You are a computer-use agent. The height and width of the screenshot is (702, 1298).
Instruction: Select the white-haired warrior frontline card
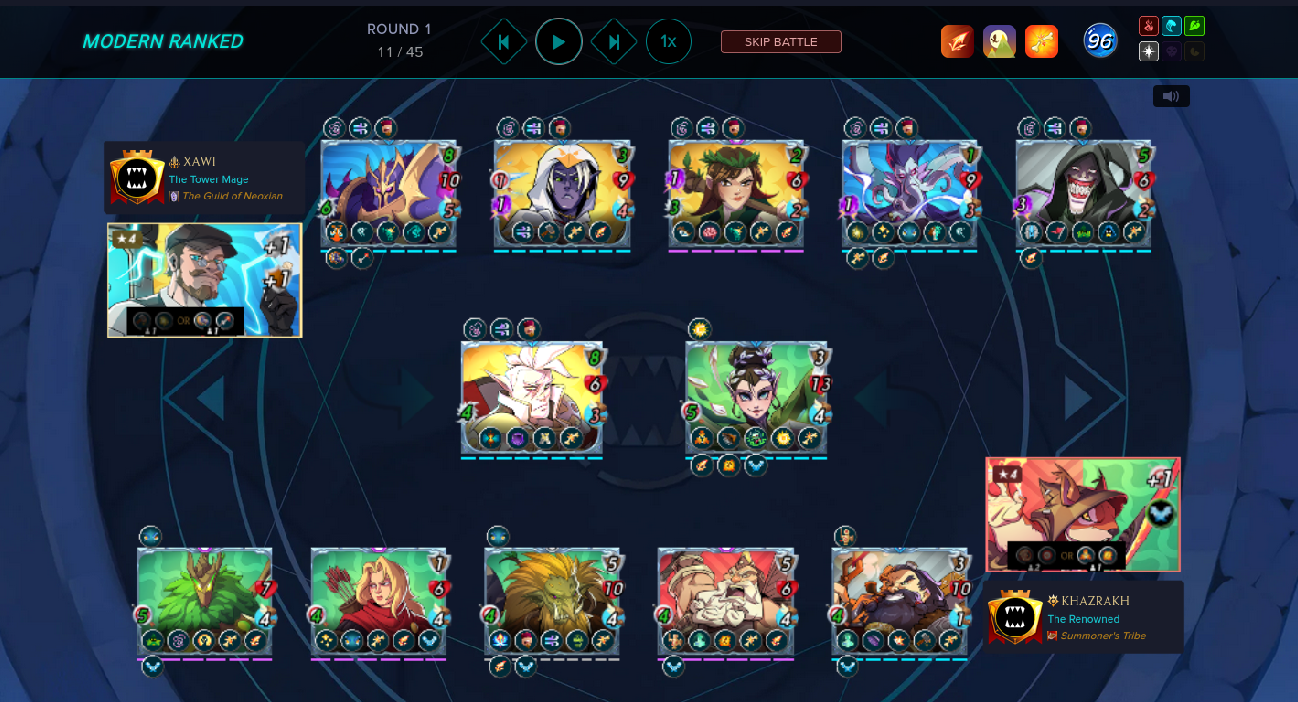coord(532,397)
